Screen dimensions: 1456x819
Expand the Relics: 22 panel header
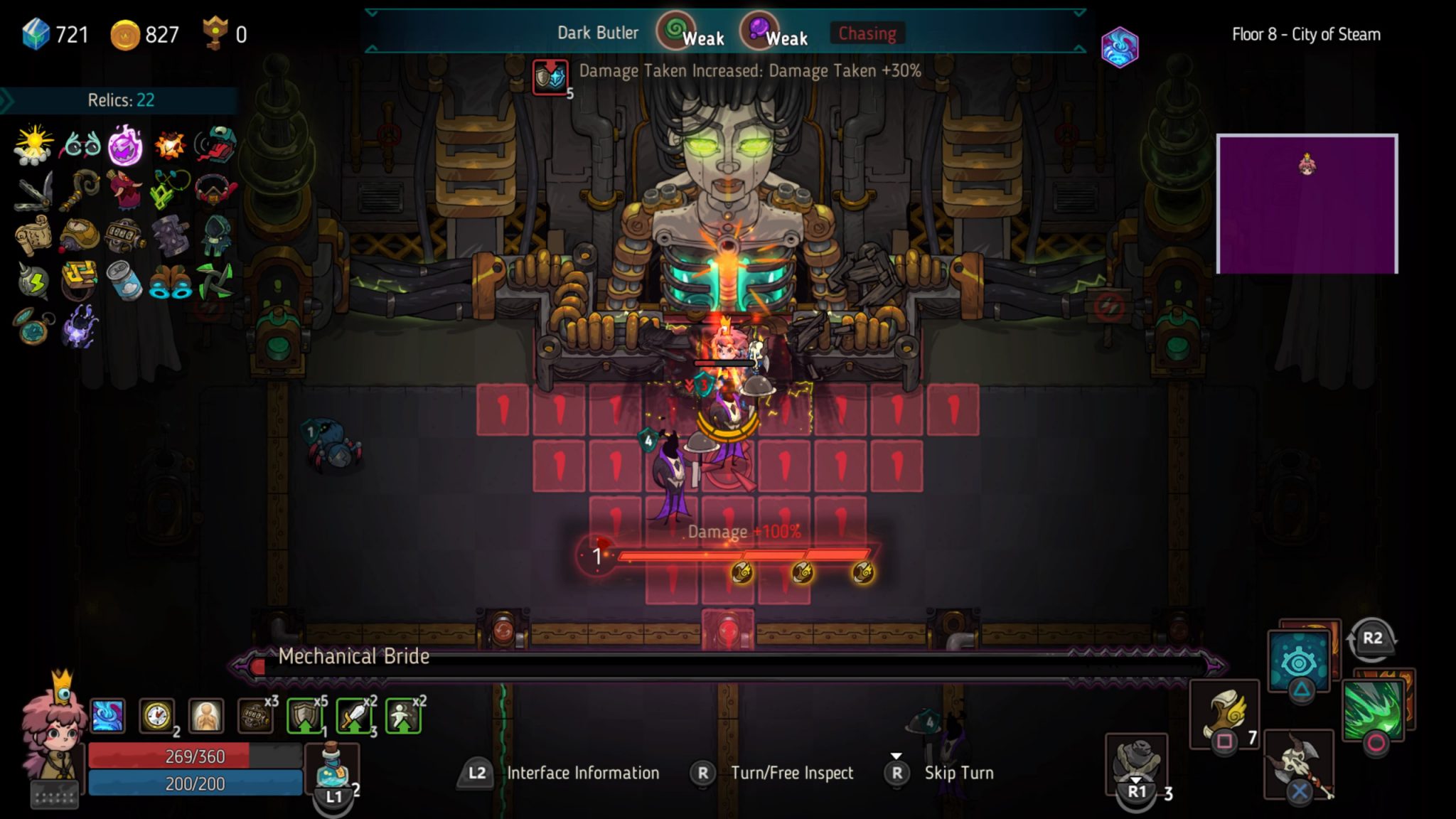click(x=121, y=100)
